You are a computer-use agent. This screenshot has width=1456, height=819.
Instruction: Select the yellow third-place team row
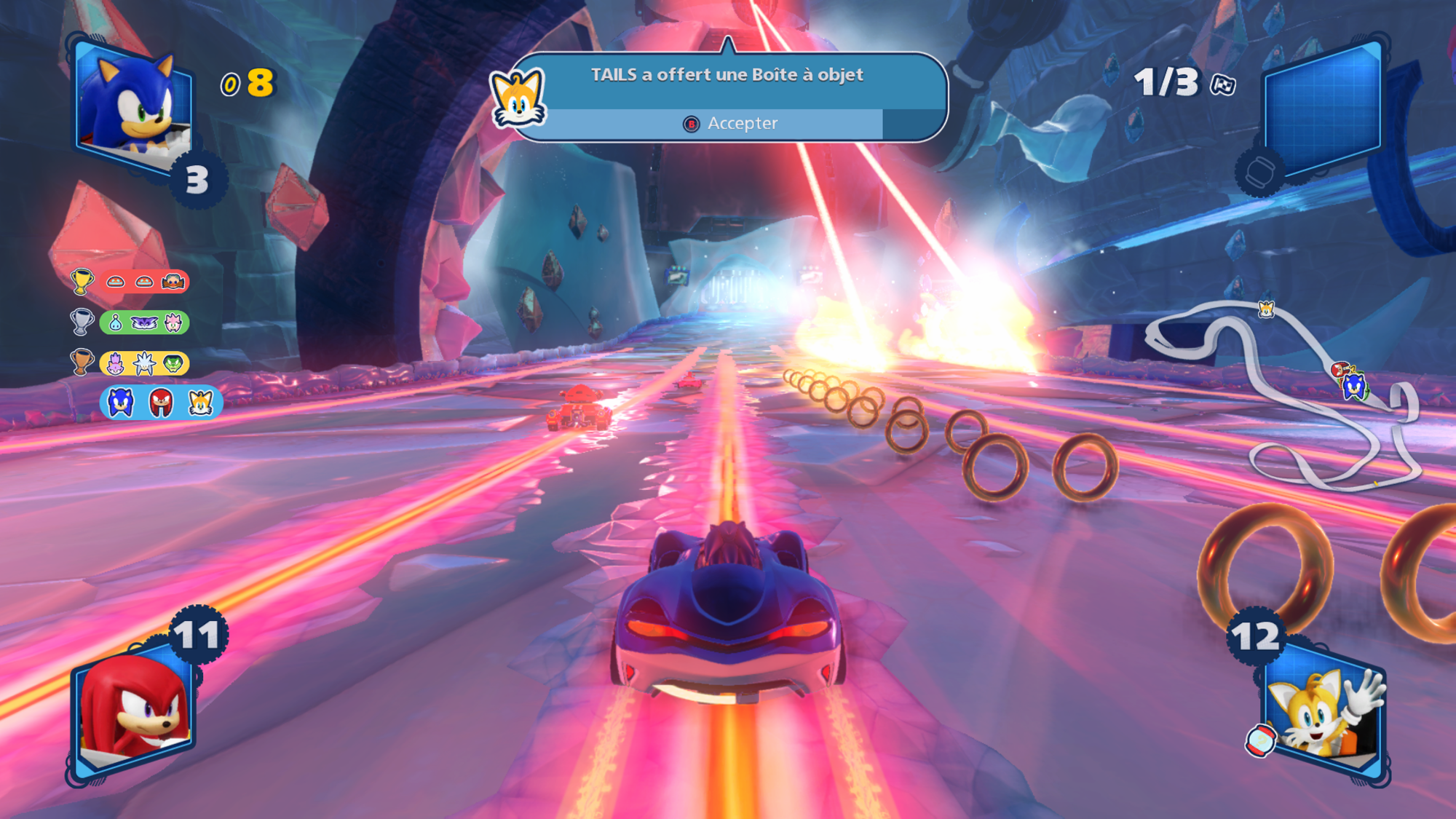click(x=143, y=363)
